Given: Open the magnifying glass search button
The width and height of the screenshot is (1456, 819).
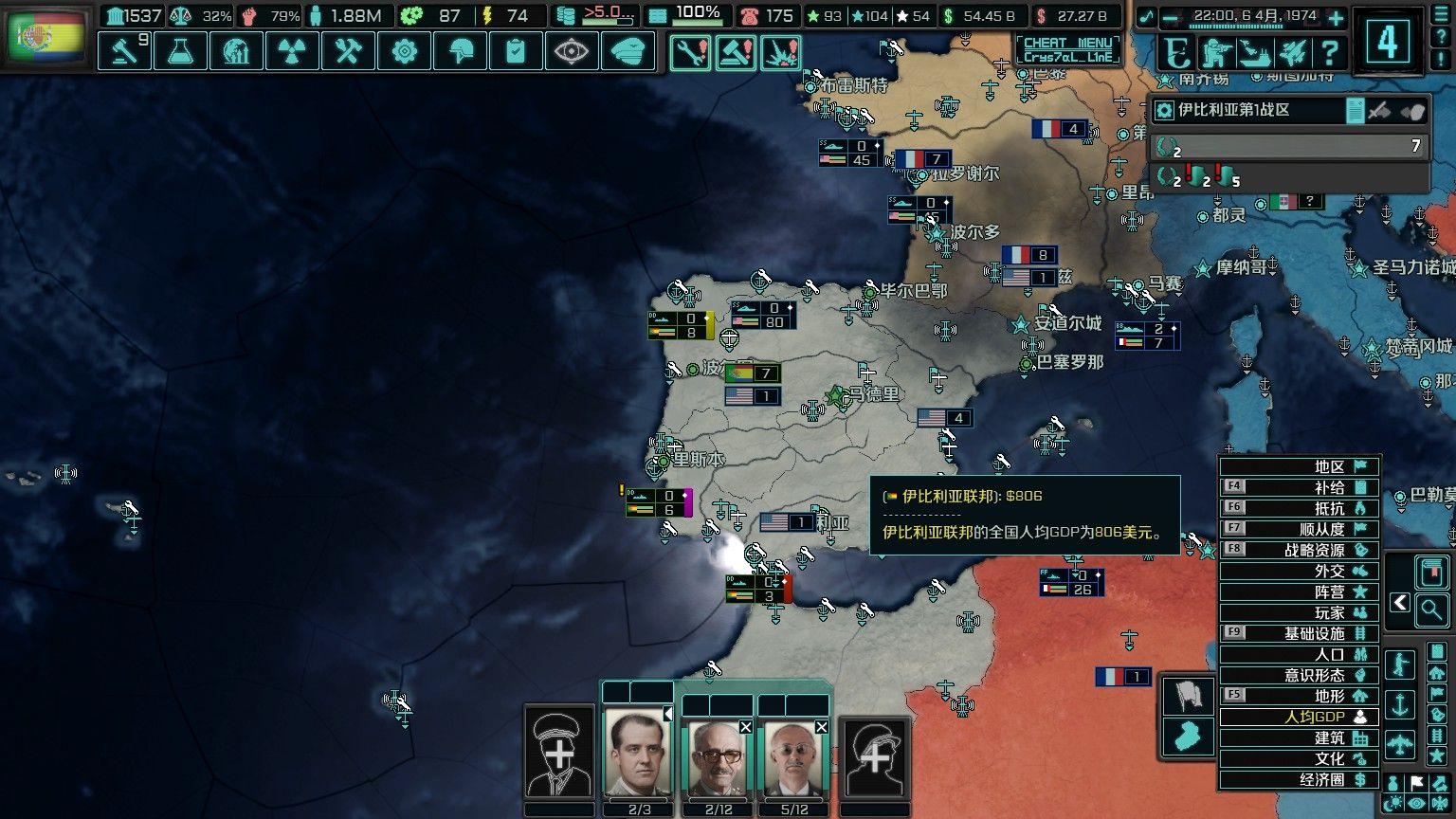Looking at the screenshot, I should click(1431, 610).
